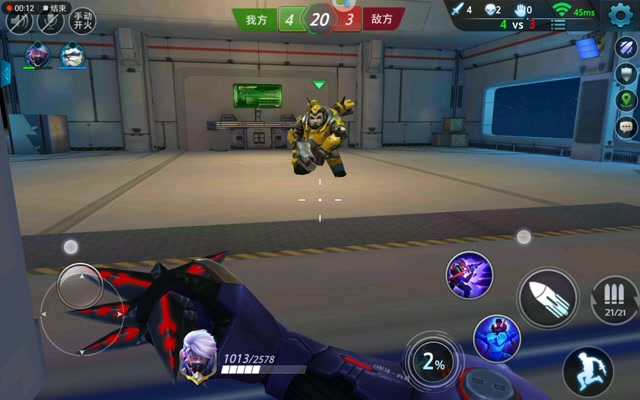Send the green location ping

pos(626,100)
